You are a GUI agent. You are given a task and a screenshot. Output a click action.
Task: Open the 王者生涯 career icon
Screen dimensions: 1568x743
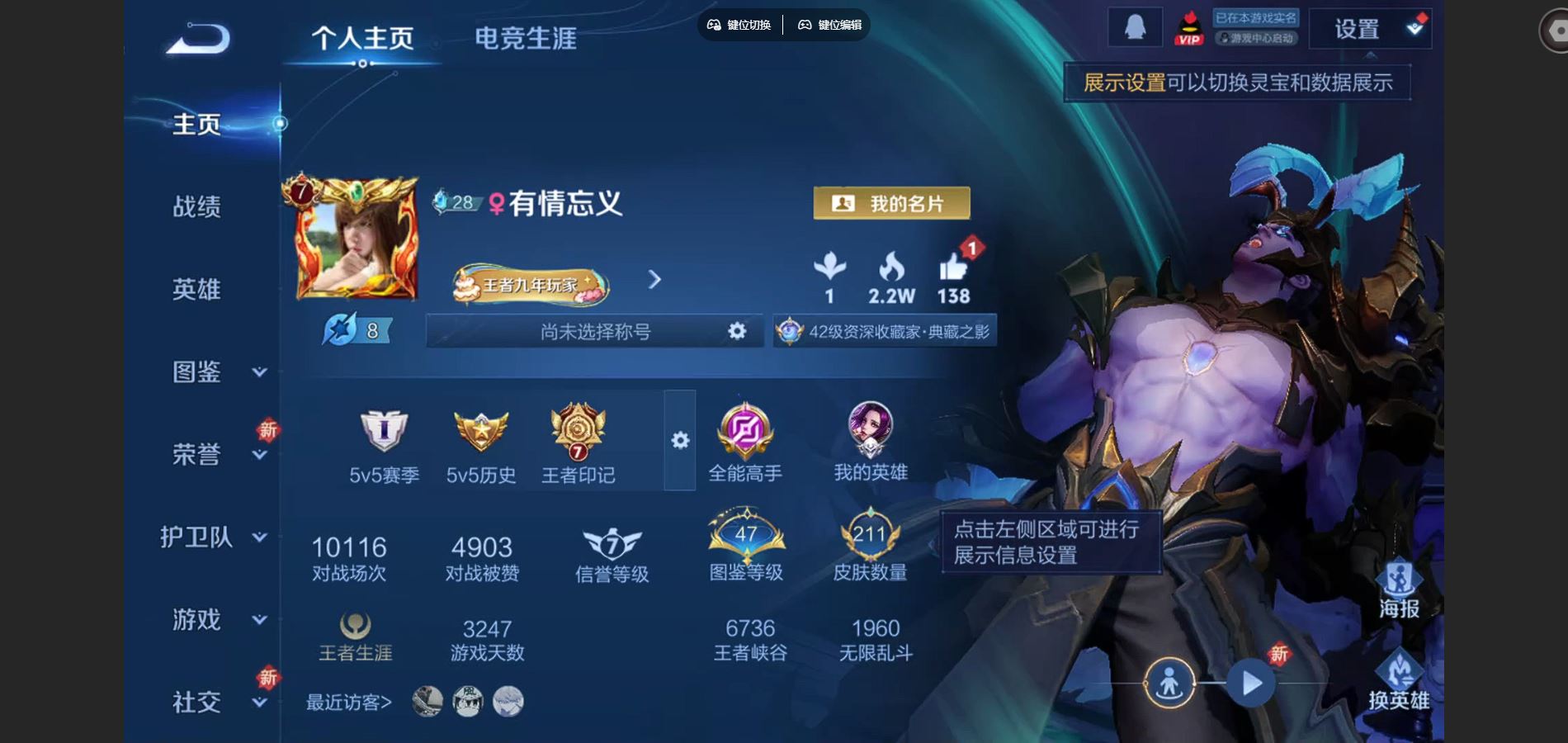click(355, 630)
